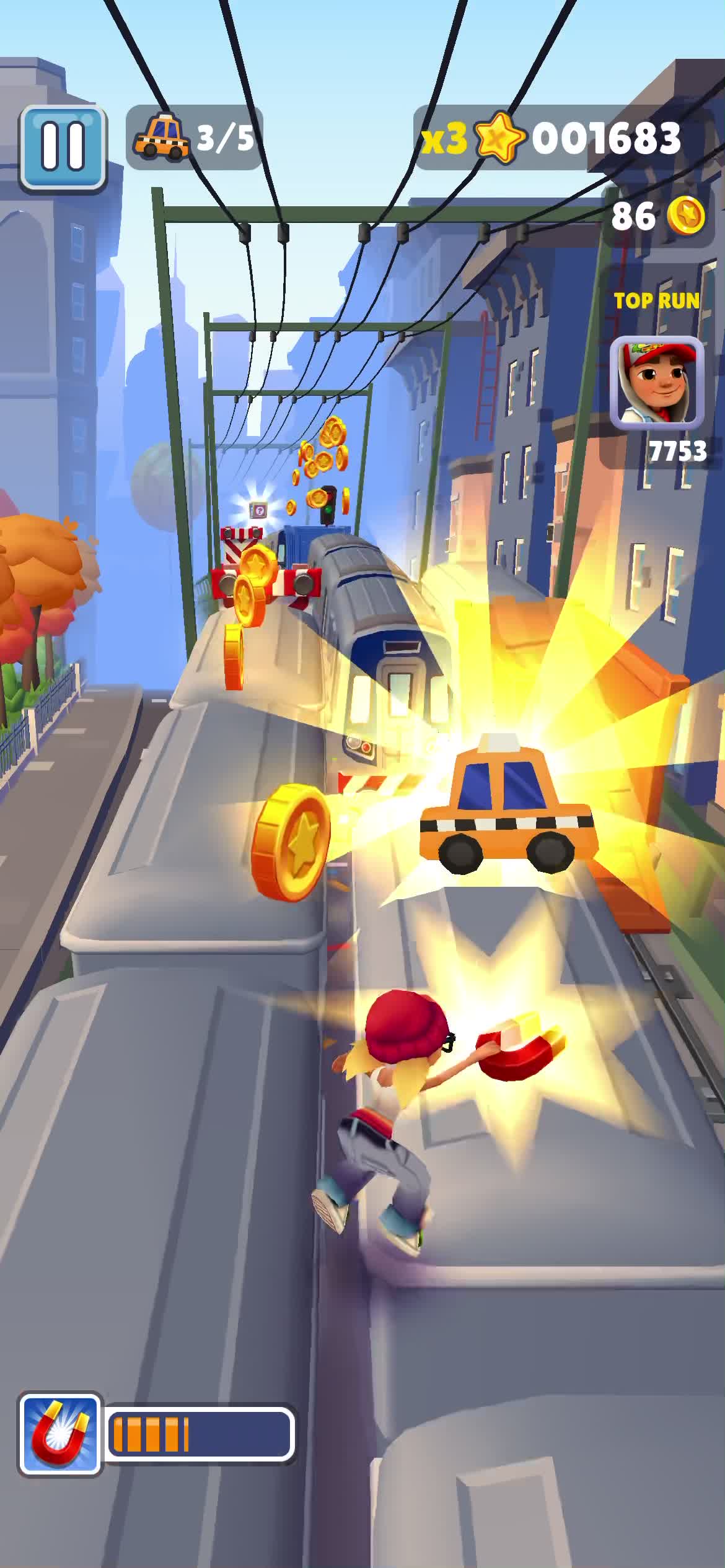Tap the coin magnet power-up icon
Viewport: 725px width, 1568px height.
click(59, 1434)
